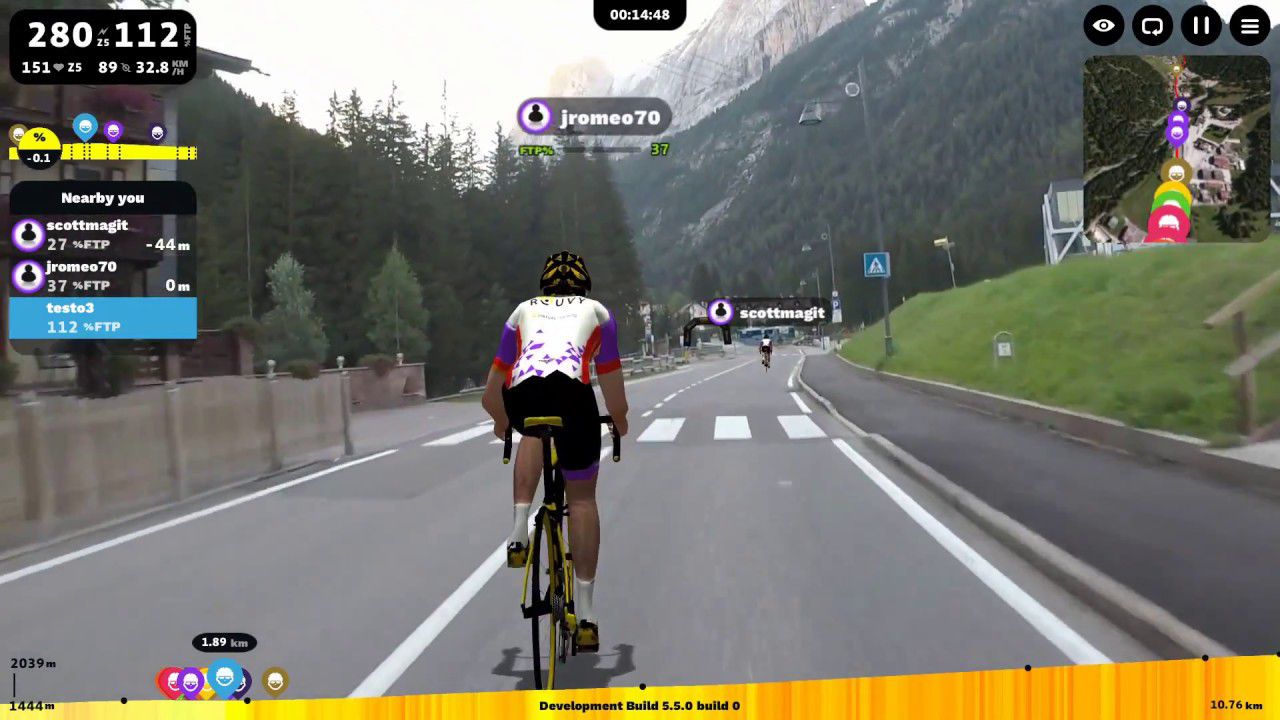This screenshot has height=720, width=1280.
Task: Select testo3 highlighted rider row
Action: (x=102, y=317)
